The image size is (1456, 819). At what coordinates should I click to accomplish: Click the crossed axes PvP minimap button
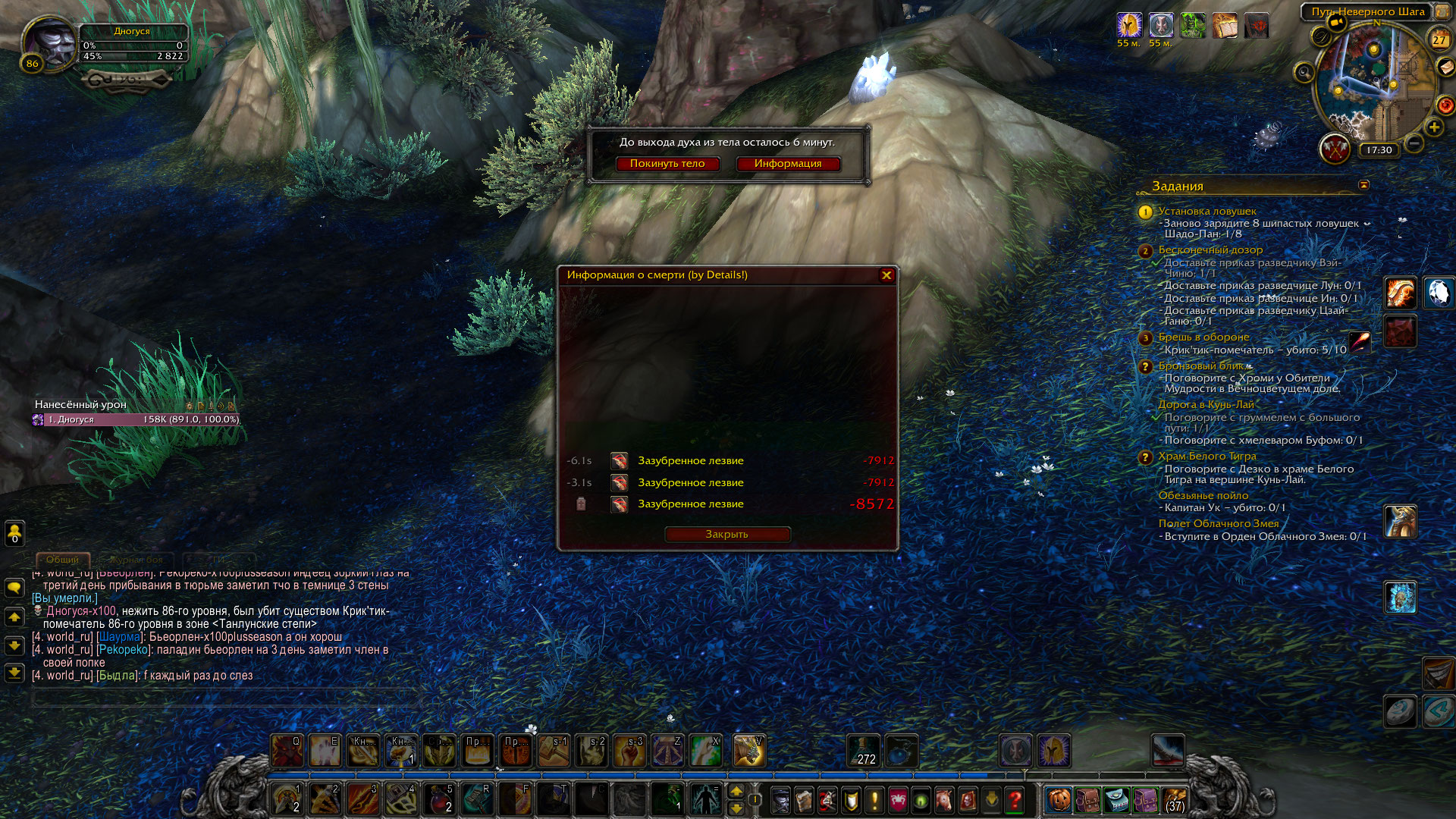click(x=1334, y=149)
